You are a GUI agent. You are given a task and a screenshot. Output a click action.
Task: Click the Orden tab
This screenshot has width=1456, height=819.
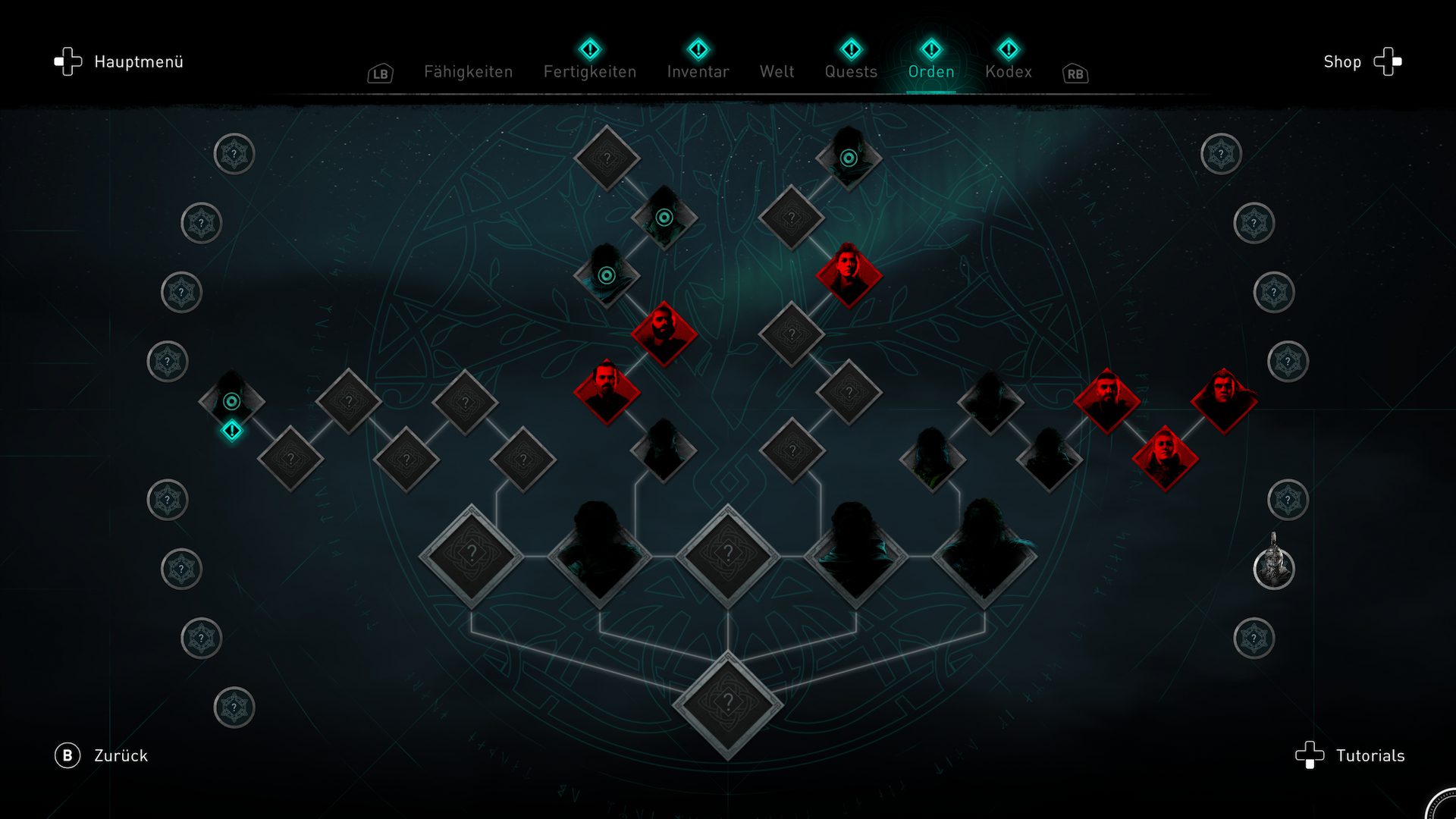[x=930, y=71]
